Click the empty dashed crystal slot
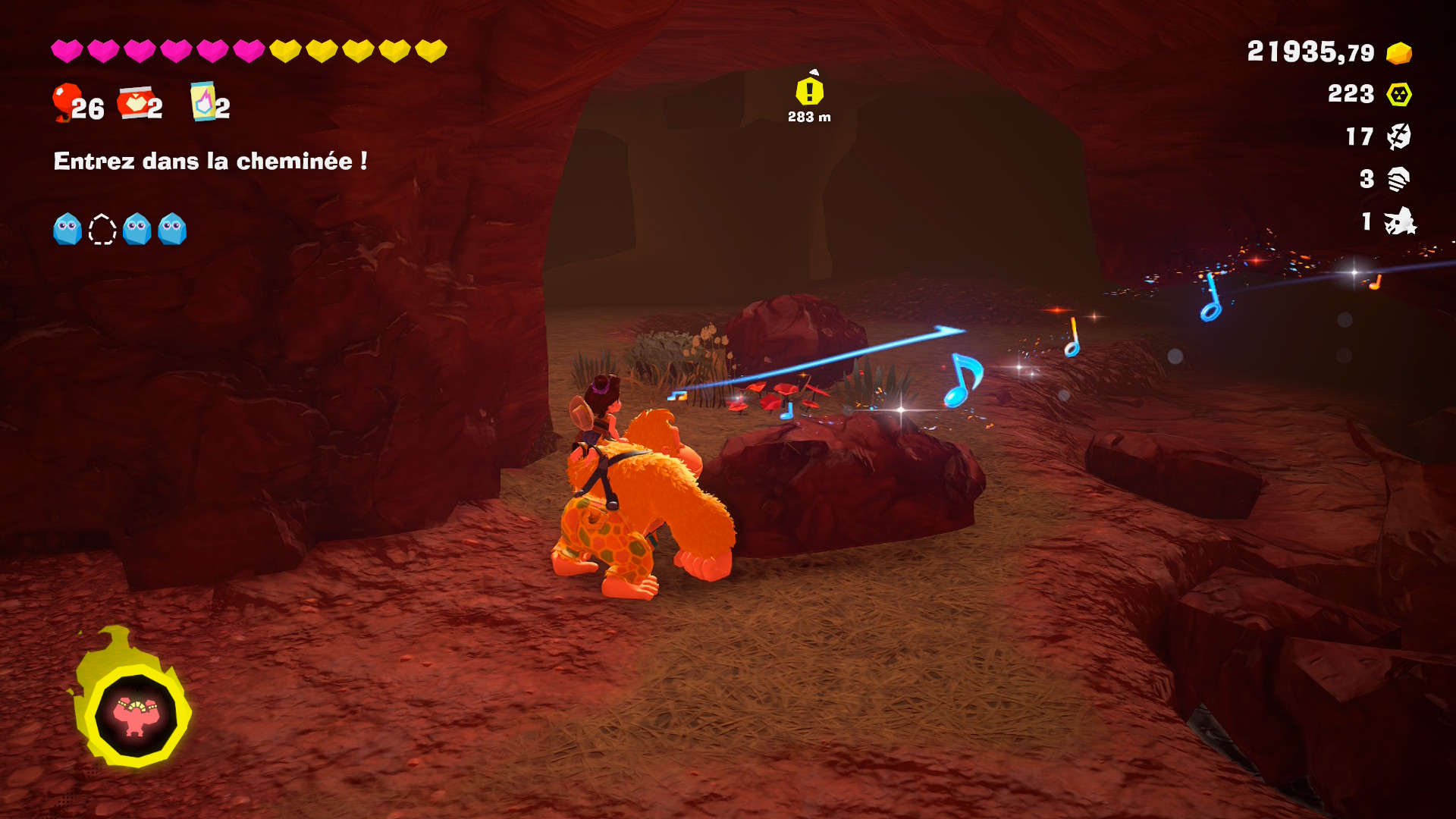Image resolution: width=1456 pixels, height=819 pixels. [102, 229]
